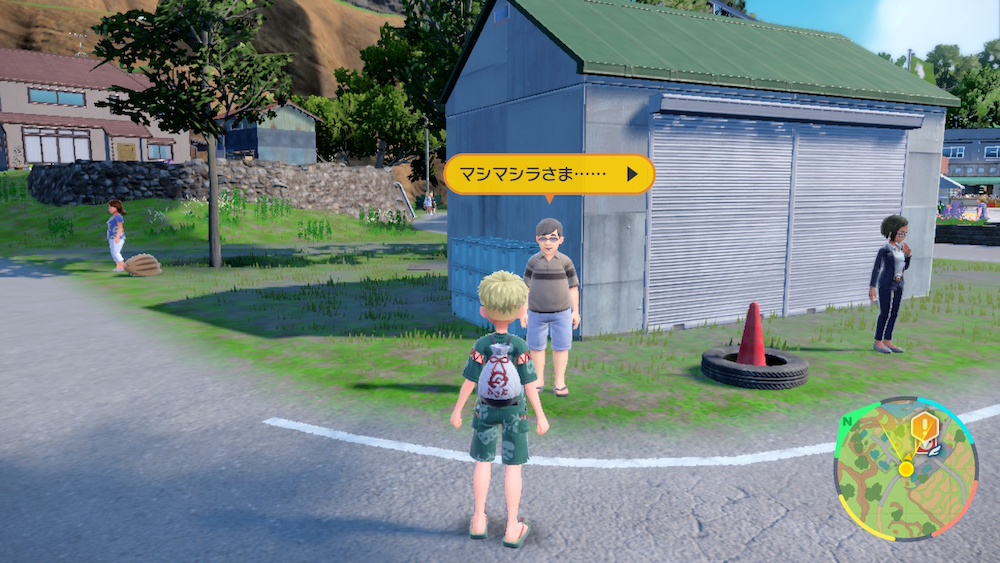Advance the マシマシラさま speech bubble

pos(631,174)
